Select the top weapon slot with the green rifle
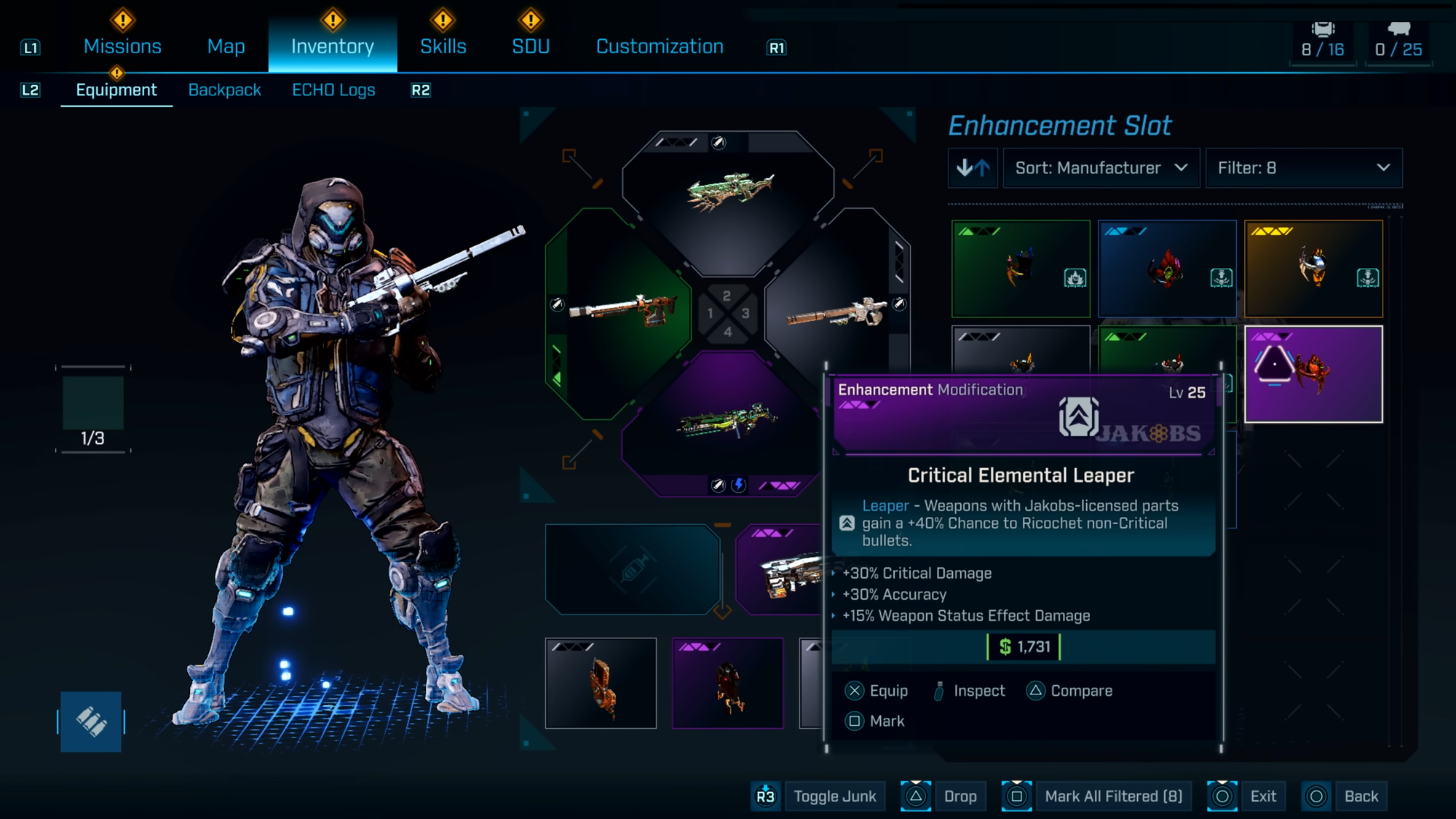This screenshot has height=819, width=1456. (728, 193)
